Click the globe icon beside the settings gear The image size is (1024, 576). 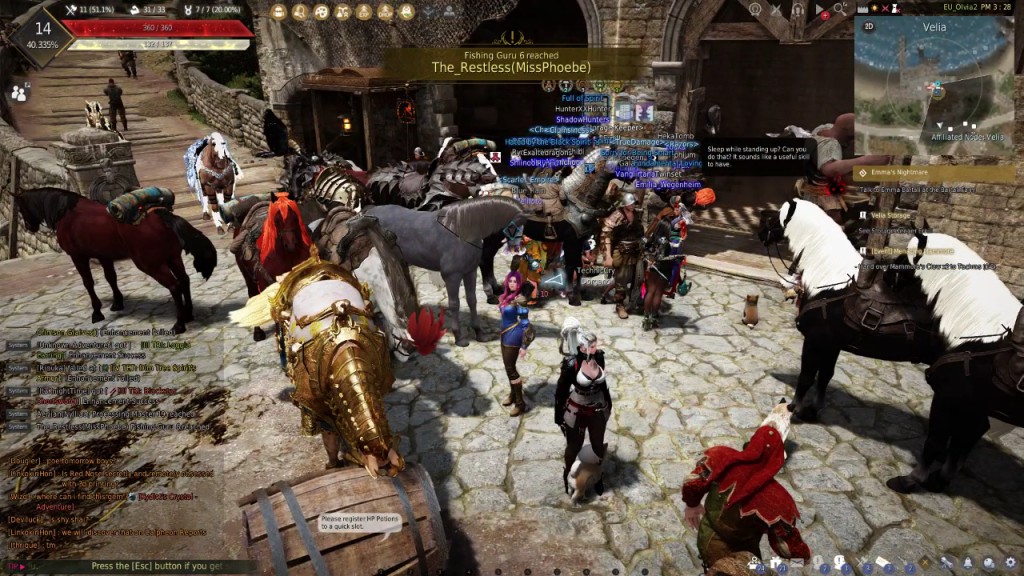tap(988, 564)
